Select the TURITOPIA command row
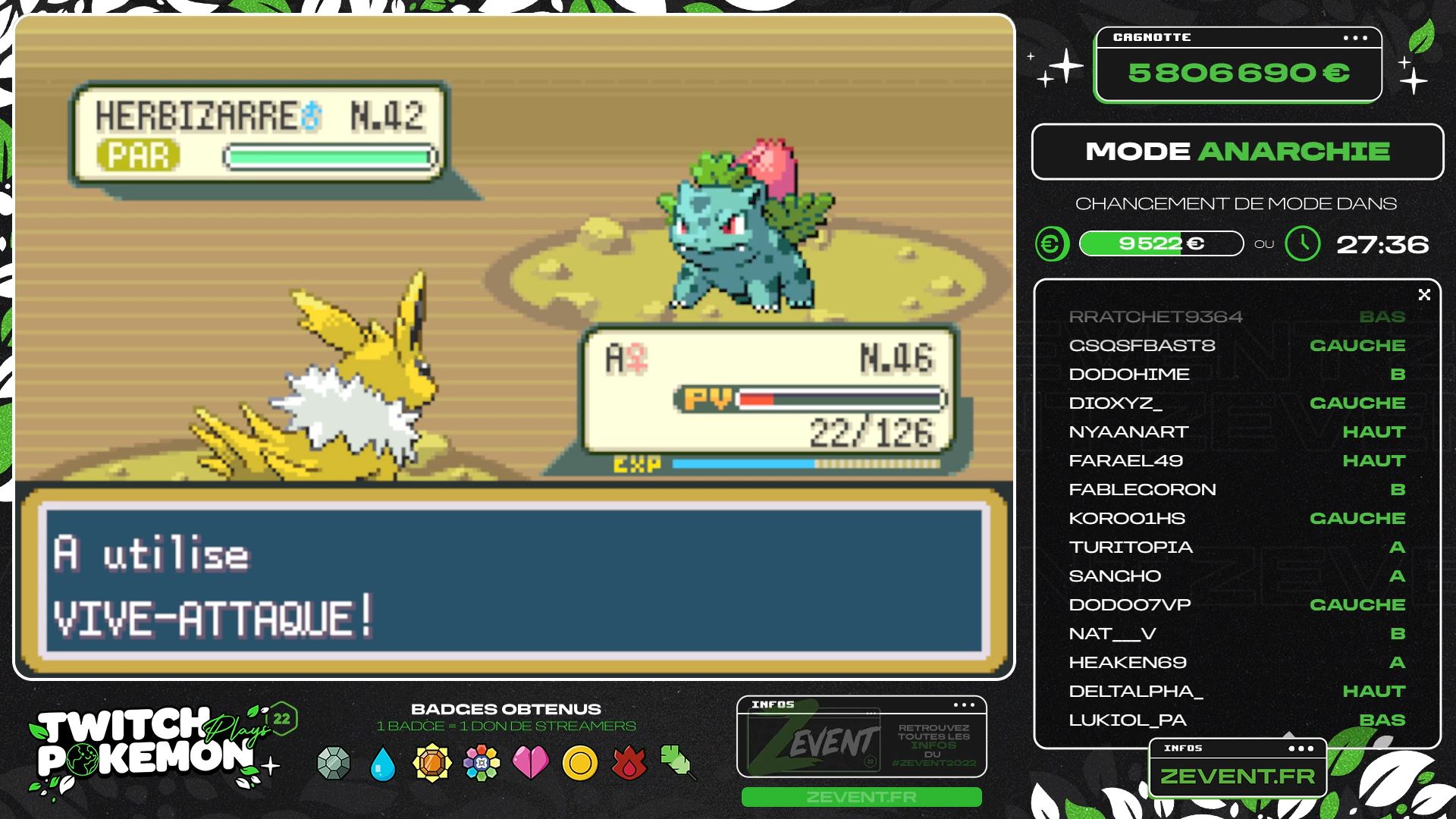1456x819 pixels. (1237, 548)
